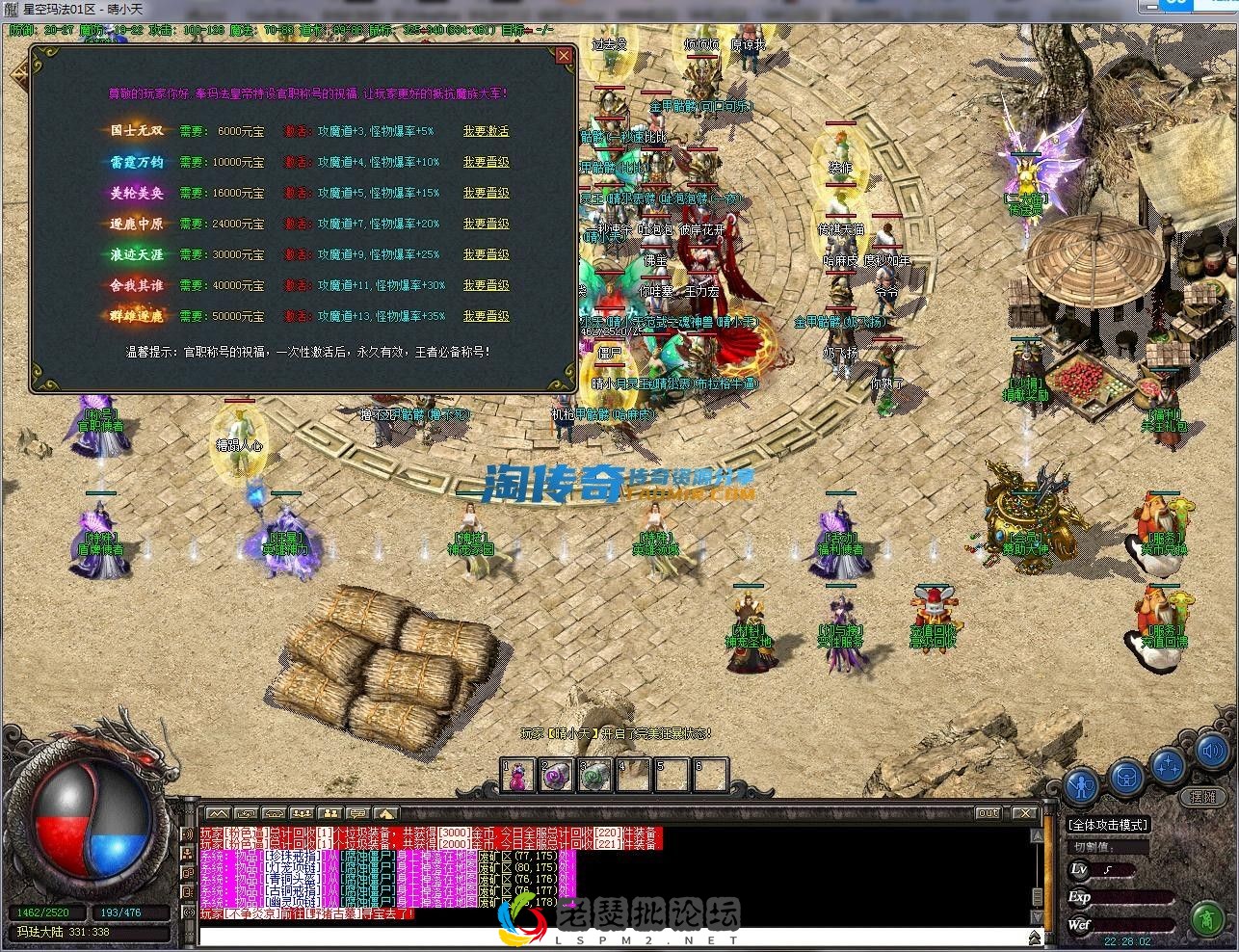This screenshot has height=952, width=1239.
Task: Click the tent icon at right of chat toolbar
Action: pyautogui.click(x=384, y=812)
